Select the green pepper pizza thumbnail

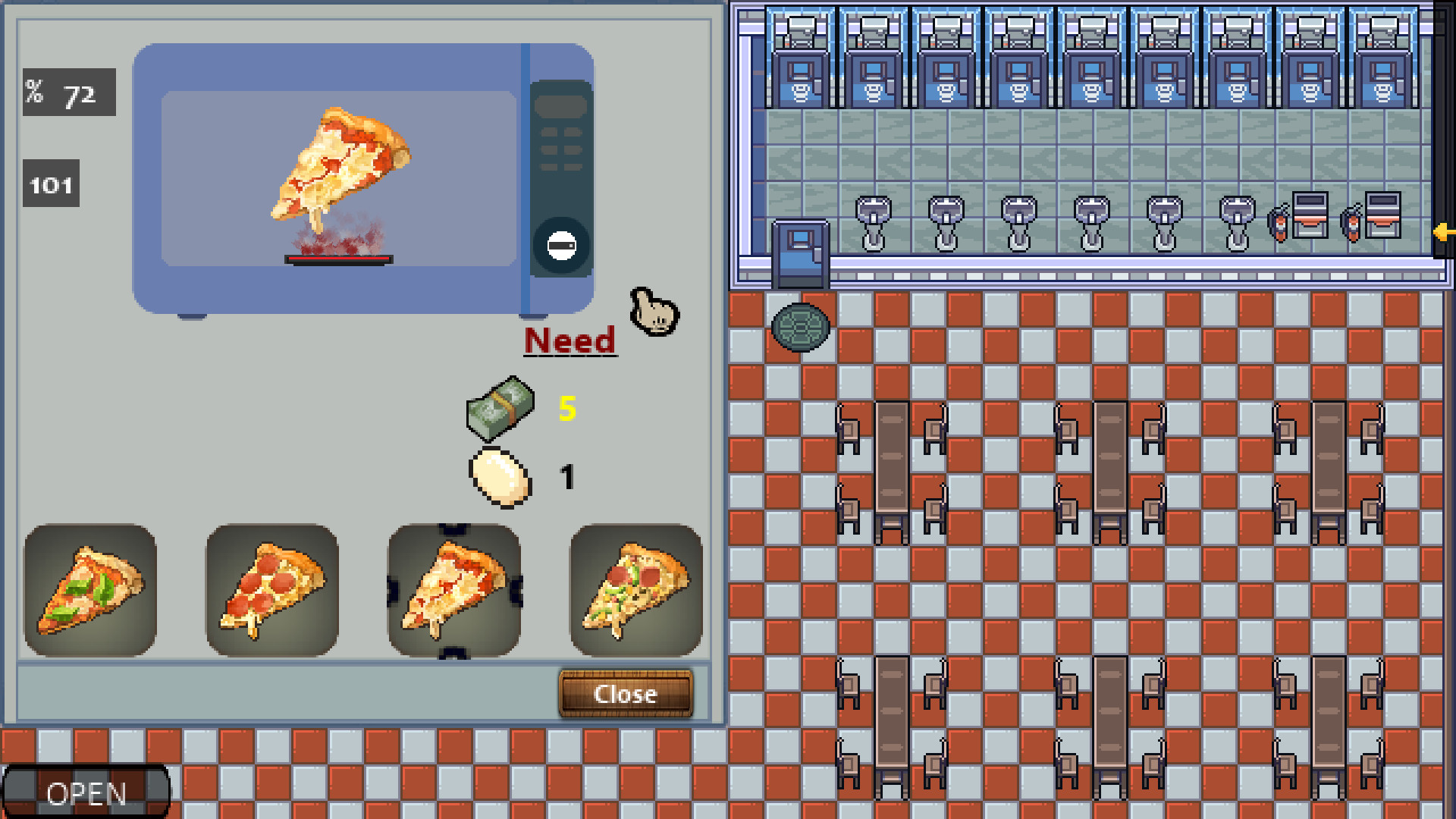click(x=91, y=591)
